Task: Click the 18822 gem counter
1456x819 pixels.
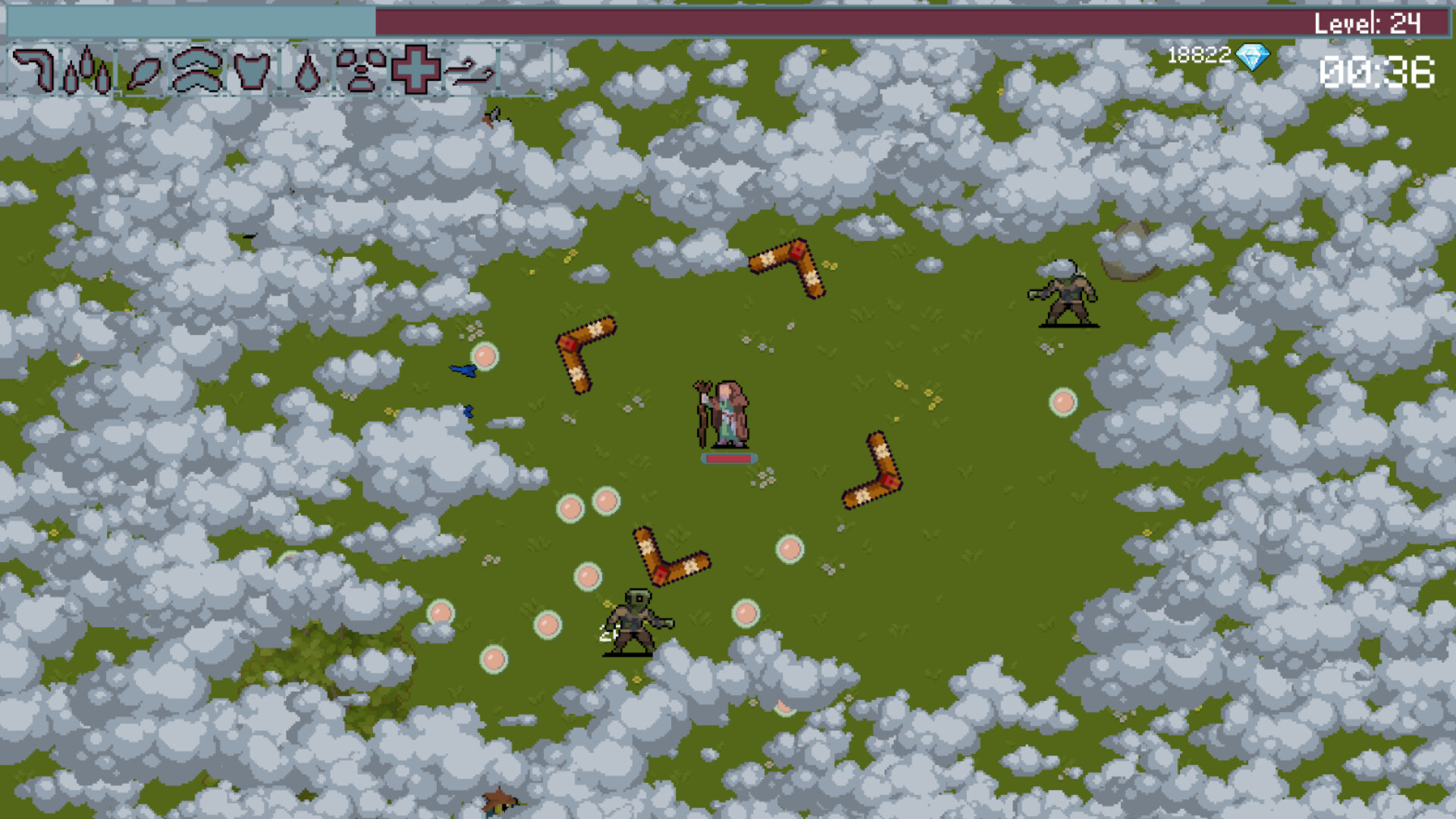Action: click(x=1200, y=55)
